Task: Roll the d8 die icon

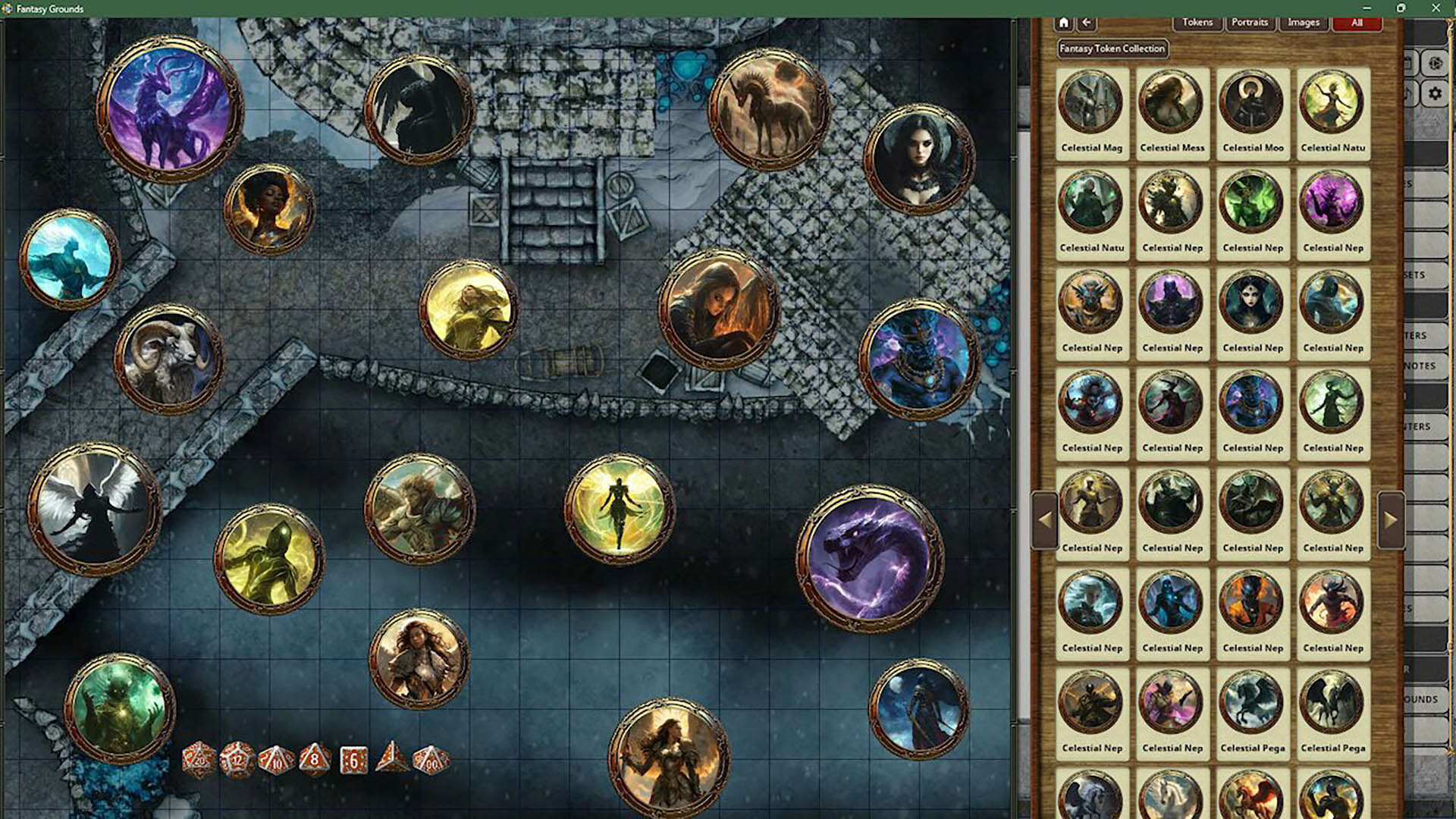Action: 314,758
